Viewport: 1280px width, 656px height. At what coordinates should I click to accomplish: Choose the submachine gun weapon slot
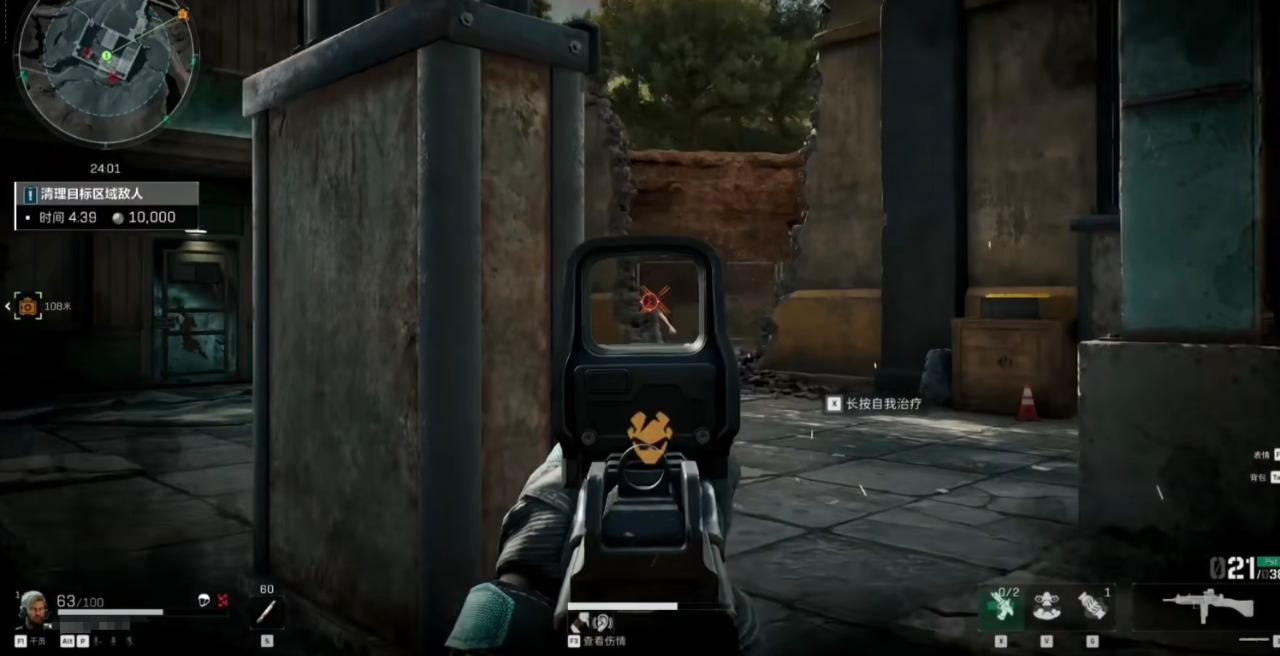tap(1208, 606)
